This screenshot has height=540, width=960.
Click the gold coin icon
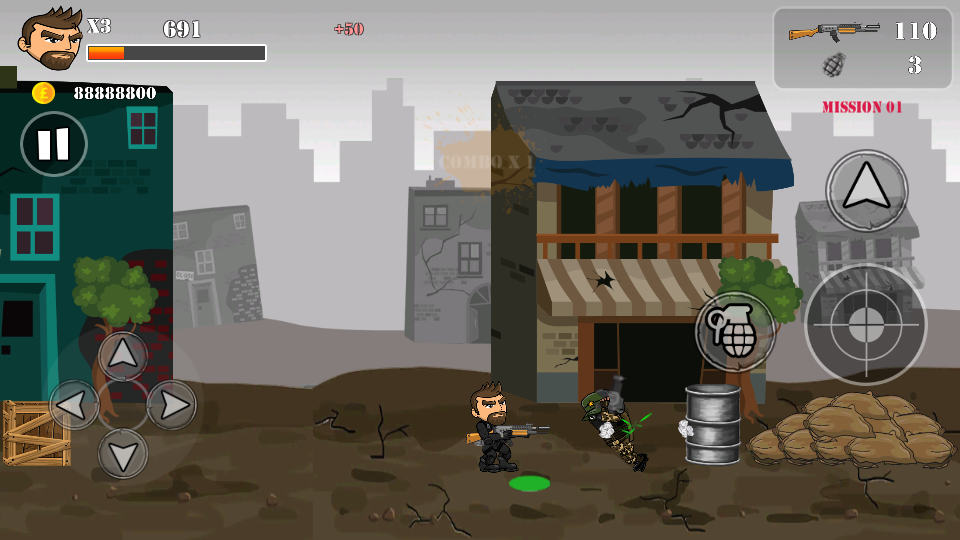click(43, 93)
